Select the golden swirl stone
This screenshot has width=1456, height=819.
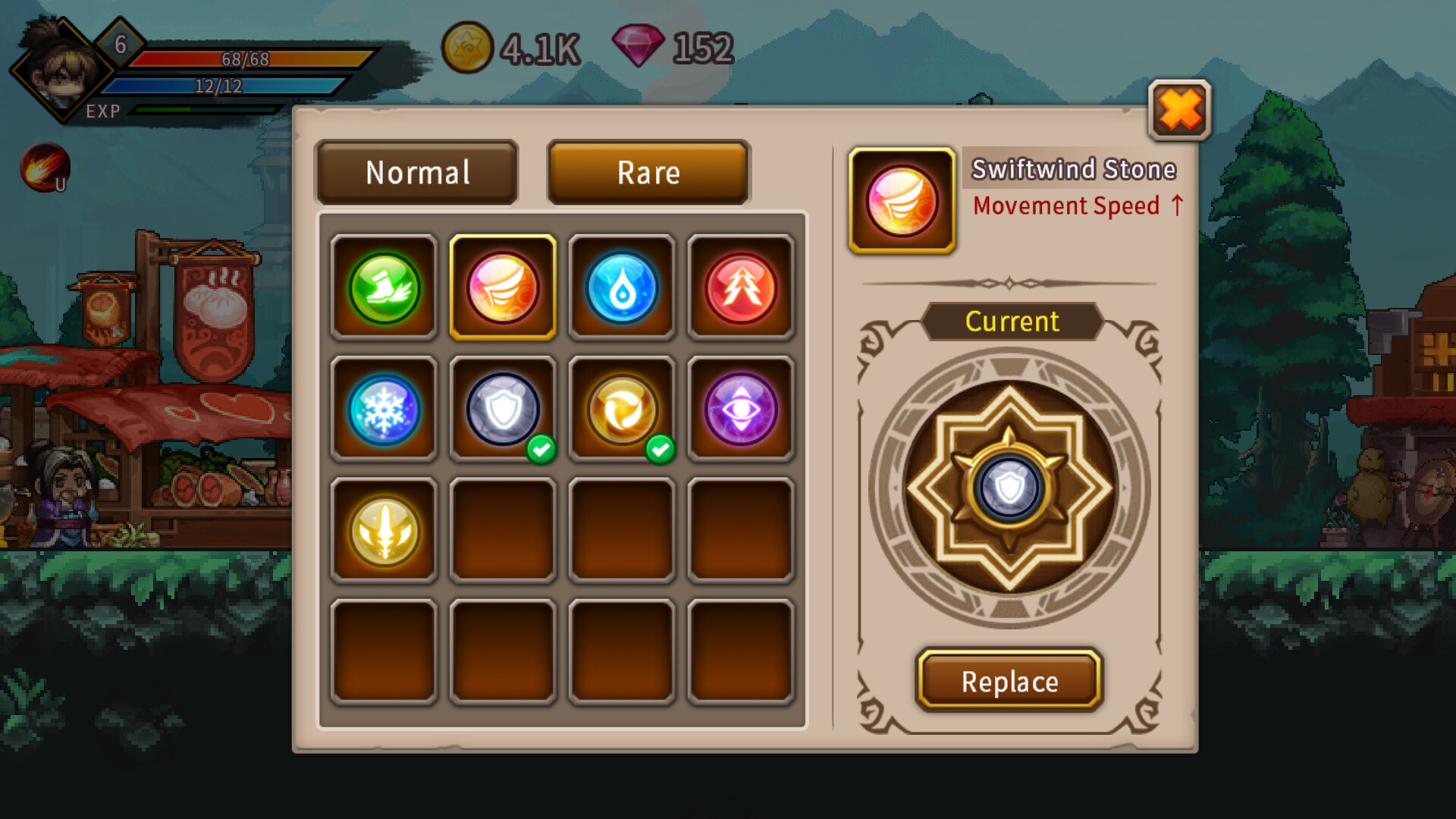(x=622, y=409)
